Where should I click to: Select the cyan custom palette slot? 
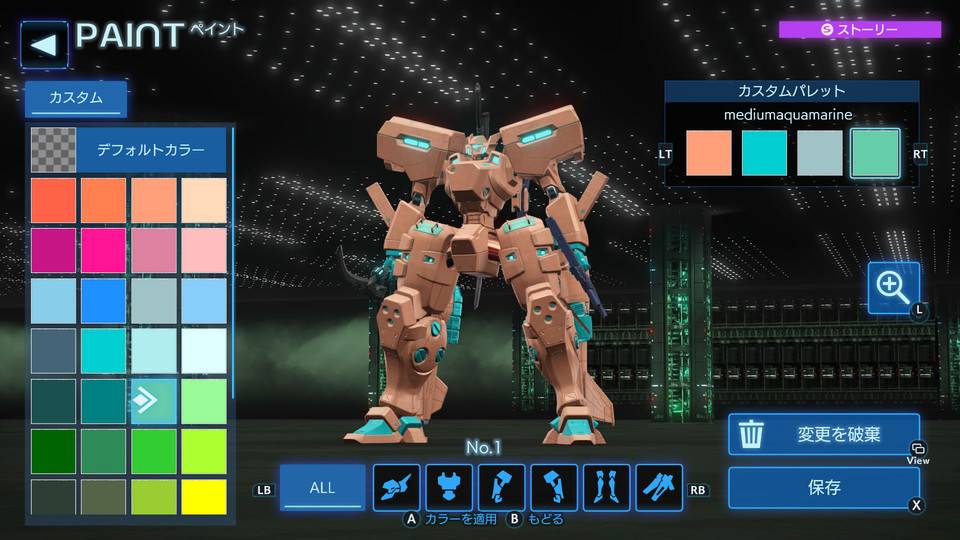click(x=764, y=153)
